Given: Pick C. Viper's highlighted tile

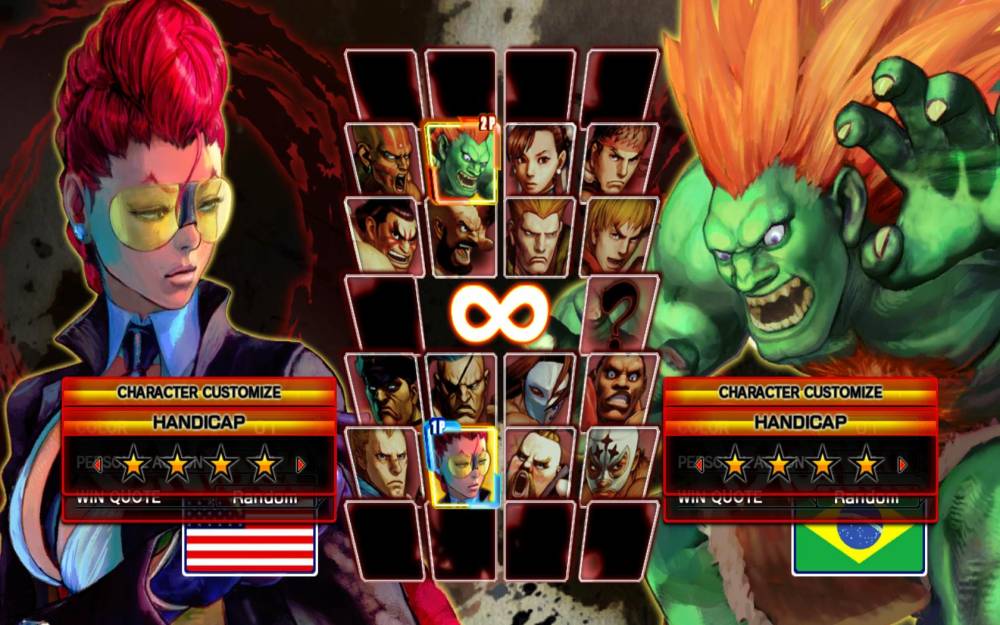Looking at the screenshot, I should point(462,465).
